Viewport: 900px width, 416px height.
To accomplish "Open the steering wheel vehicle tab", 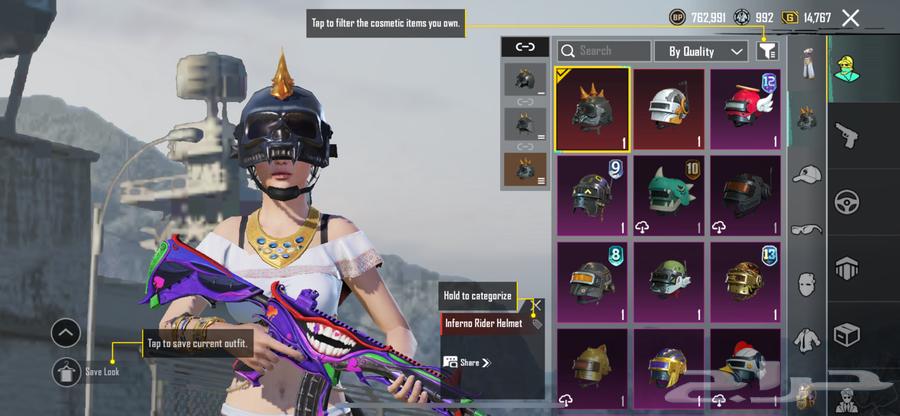I will coord(846,198).
